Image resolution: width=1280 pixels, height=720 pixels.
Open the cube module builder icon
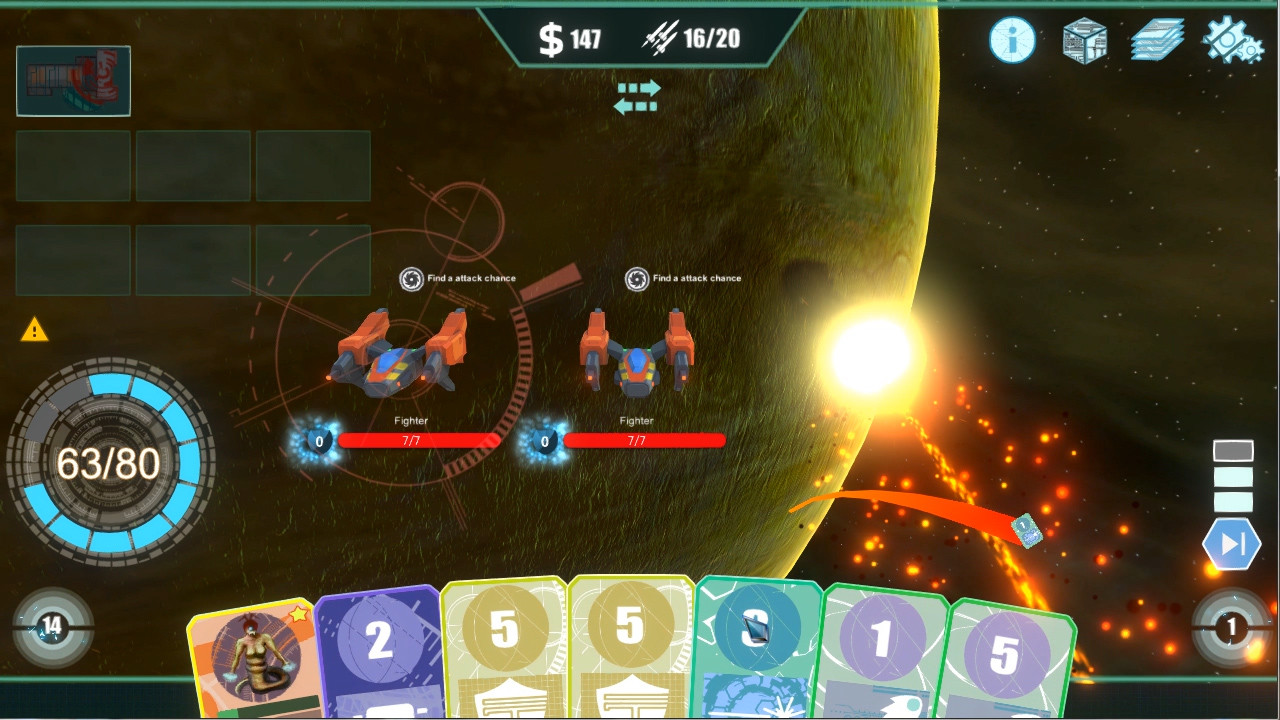(x=1084, y=40)
